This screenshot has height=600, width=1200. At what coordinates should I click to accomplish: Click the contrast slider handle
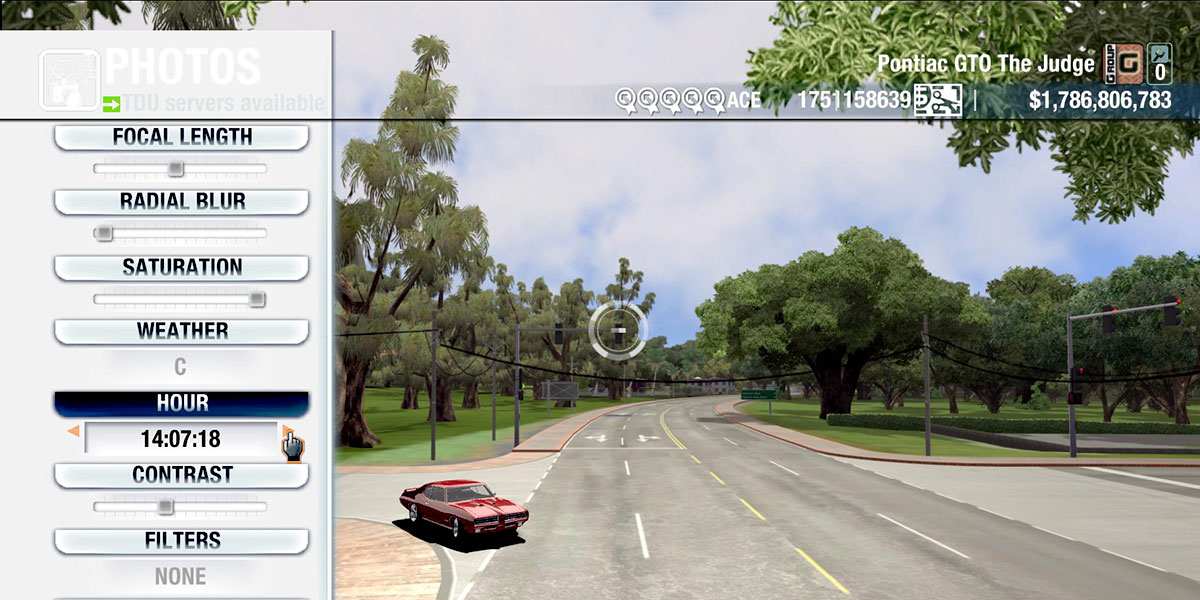tap(166, 506)
